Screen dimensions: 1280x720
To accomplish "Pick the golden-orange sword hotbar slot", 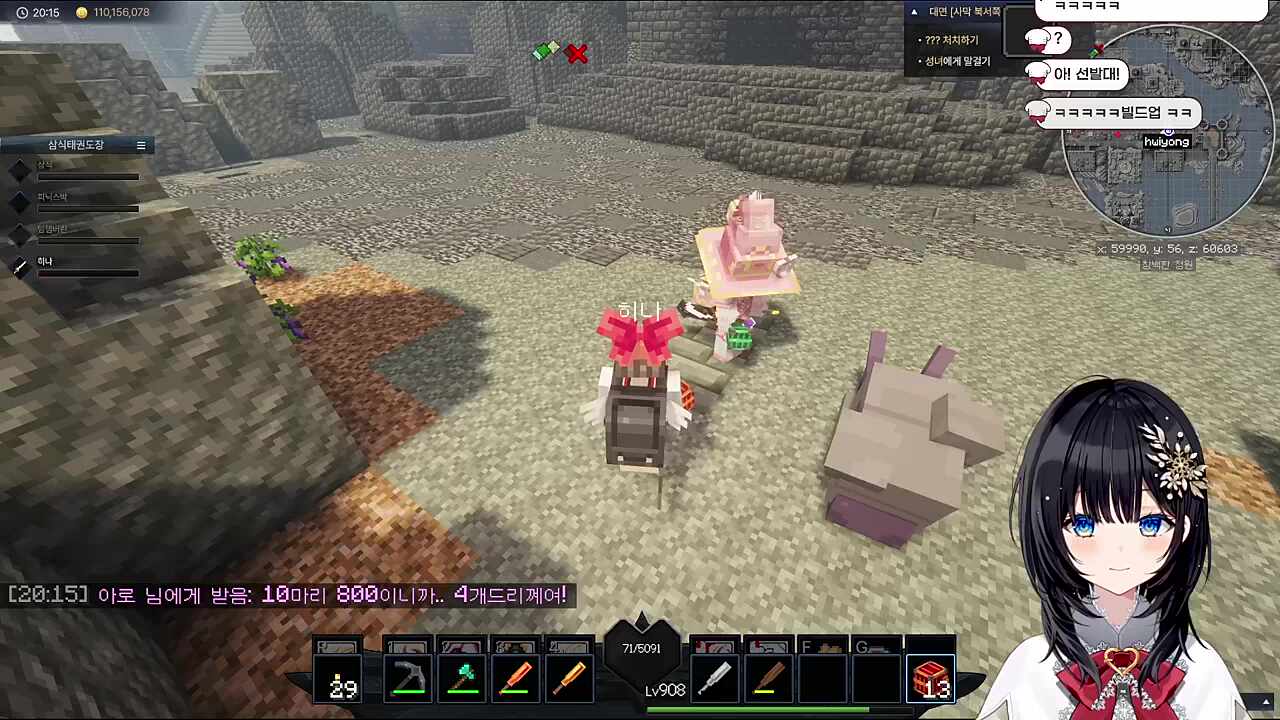I will (569, 678).
